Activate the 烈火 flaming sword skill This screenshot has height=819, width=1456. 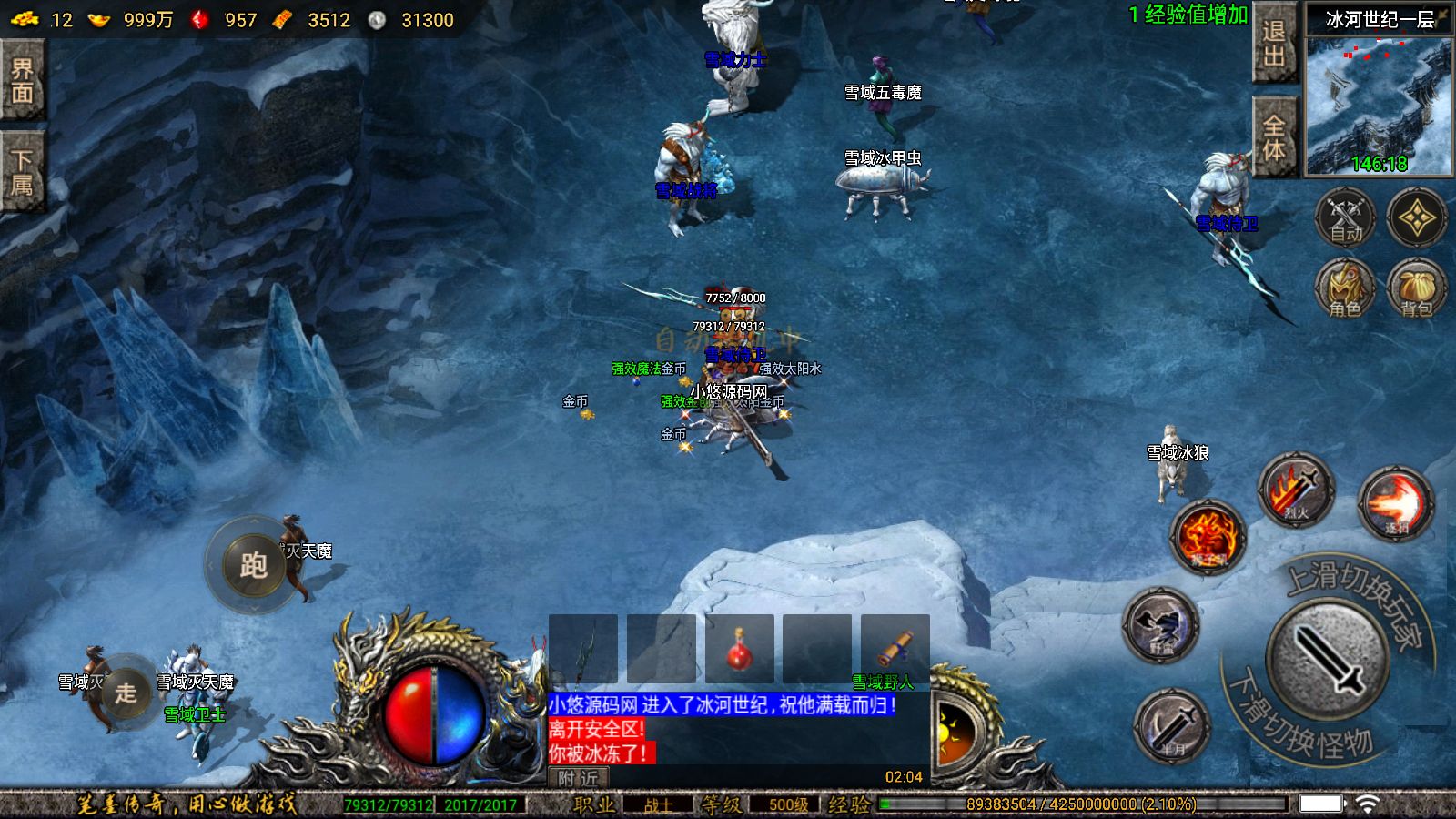tap(1296, 489)
